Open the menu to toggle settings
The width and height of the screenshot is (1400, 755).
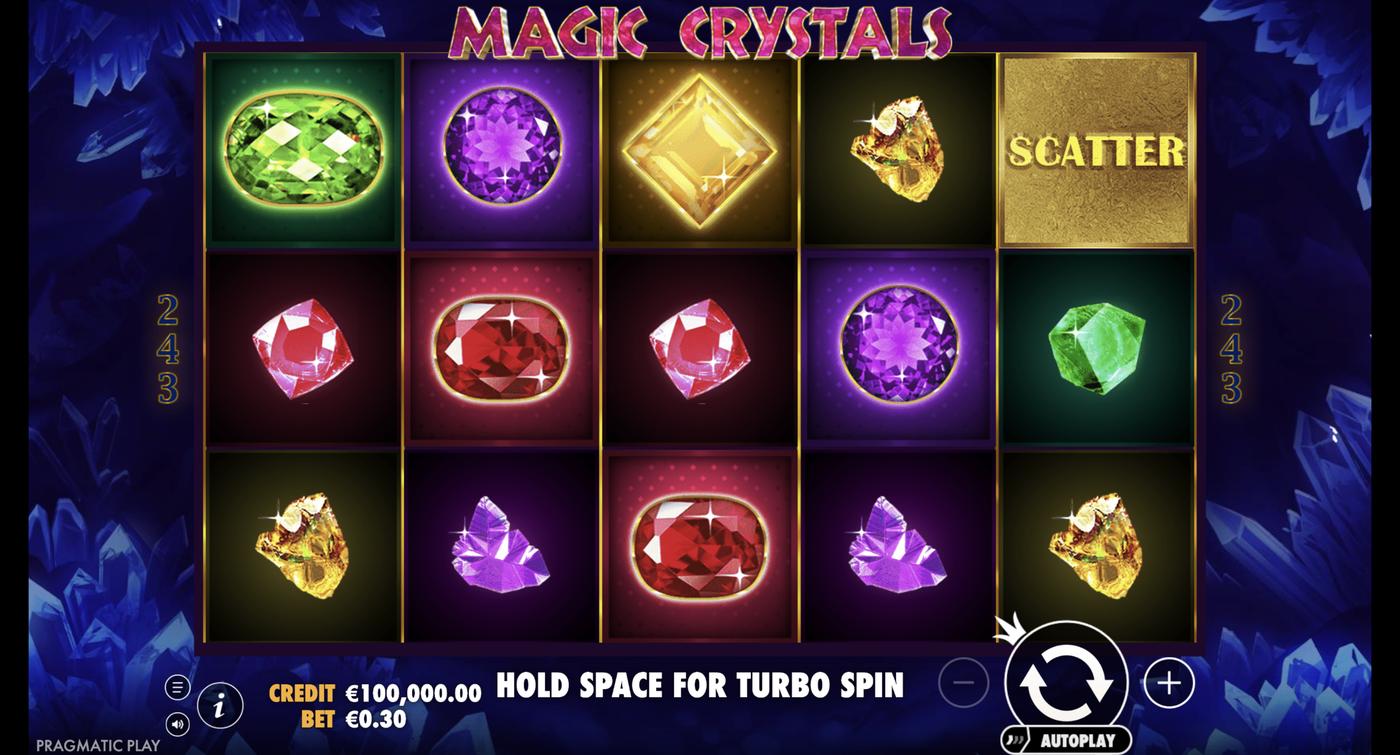178,686
